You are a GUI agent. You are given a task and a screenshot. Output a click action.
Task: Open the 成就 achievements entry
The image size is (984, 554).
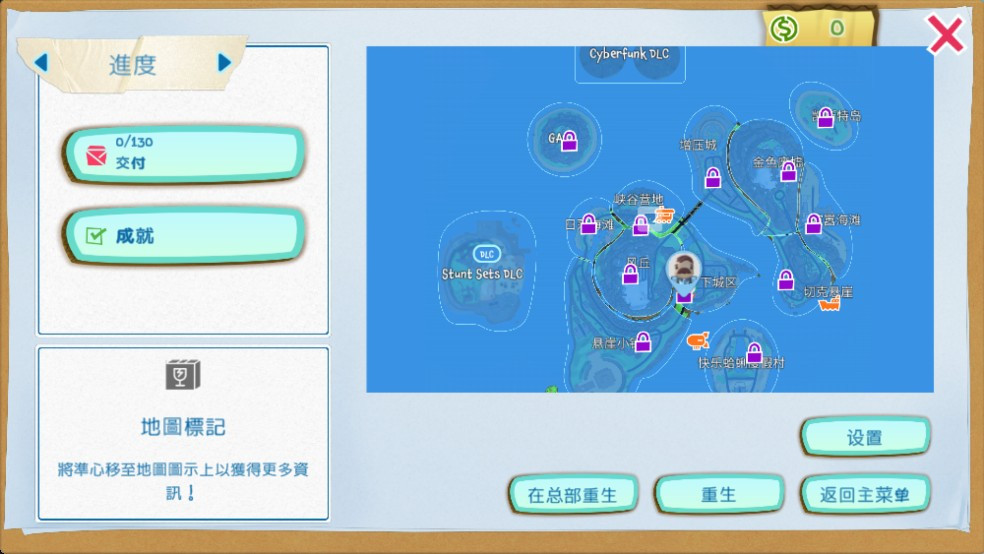coord(184,236)
